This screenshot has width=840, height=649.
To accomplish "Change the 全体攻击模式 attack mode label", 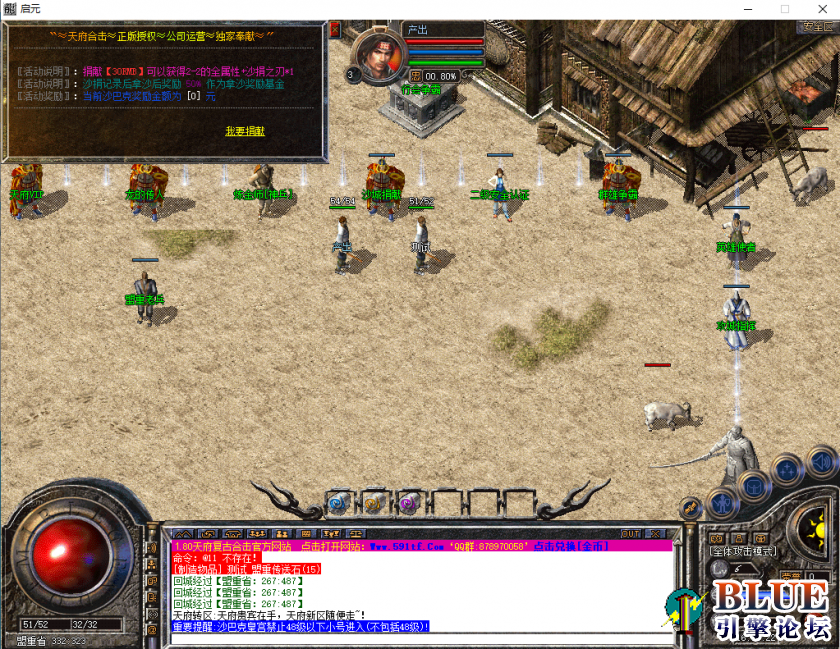I will 745,551.
